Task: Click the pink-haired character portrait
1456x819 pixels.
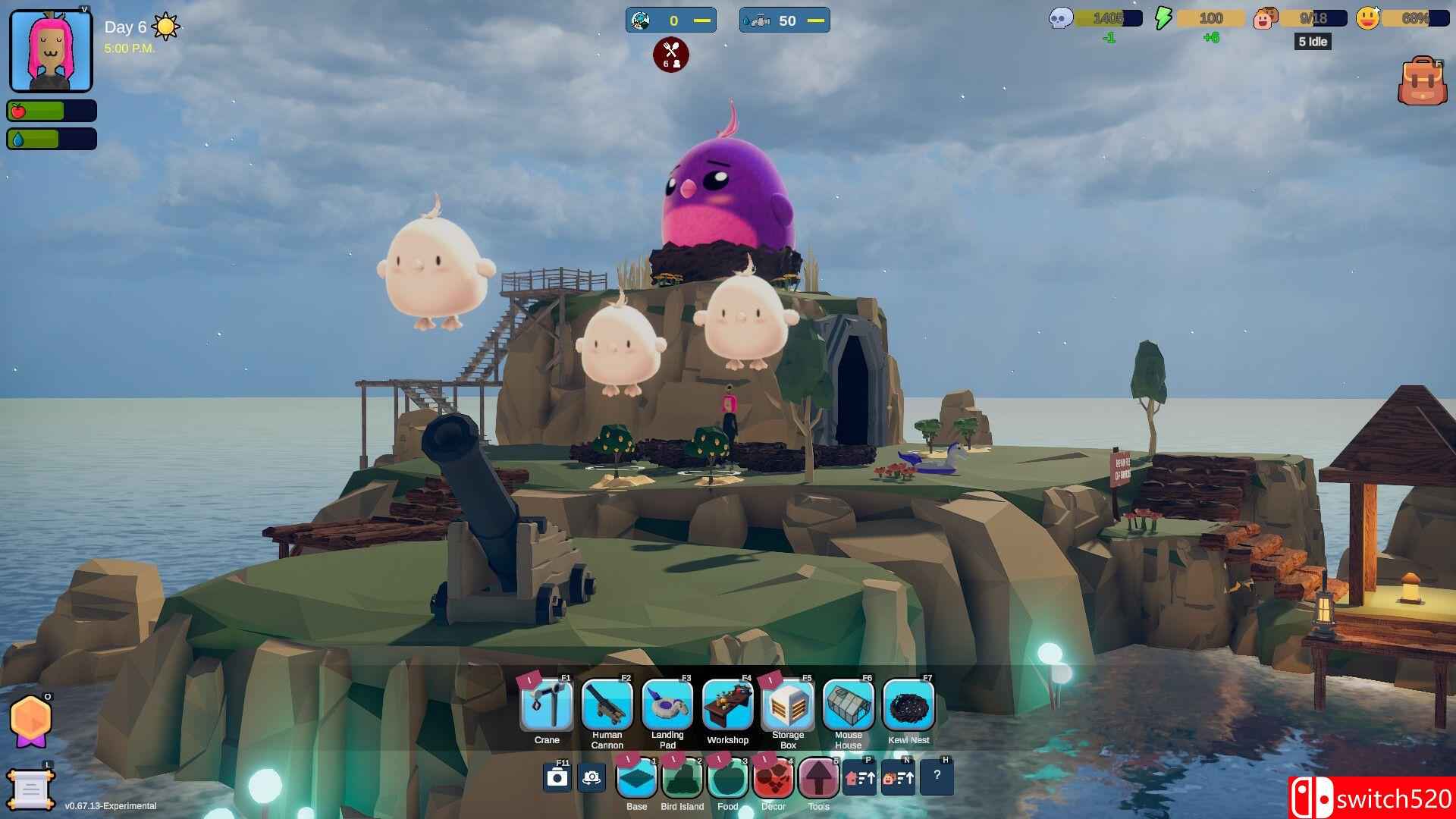Action: click(x=51, y=51)
